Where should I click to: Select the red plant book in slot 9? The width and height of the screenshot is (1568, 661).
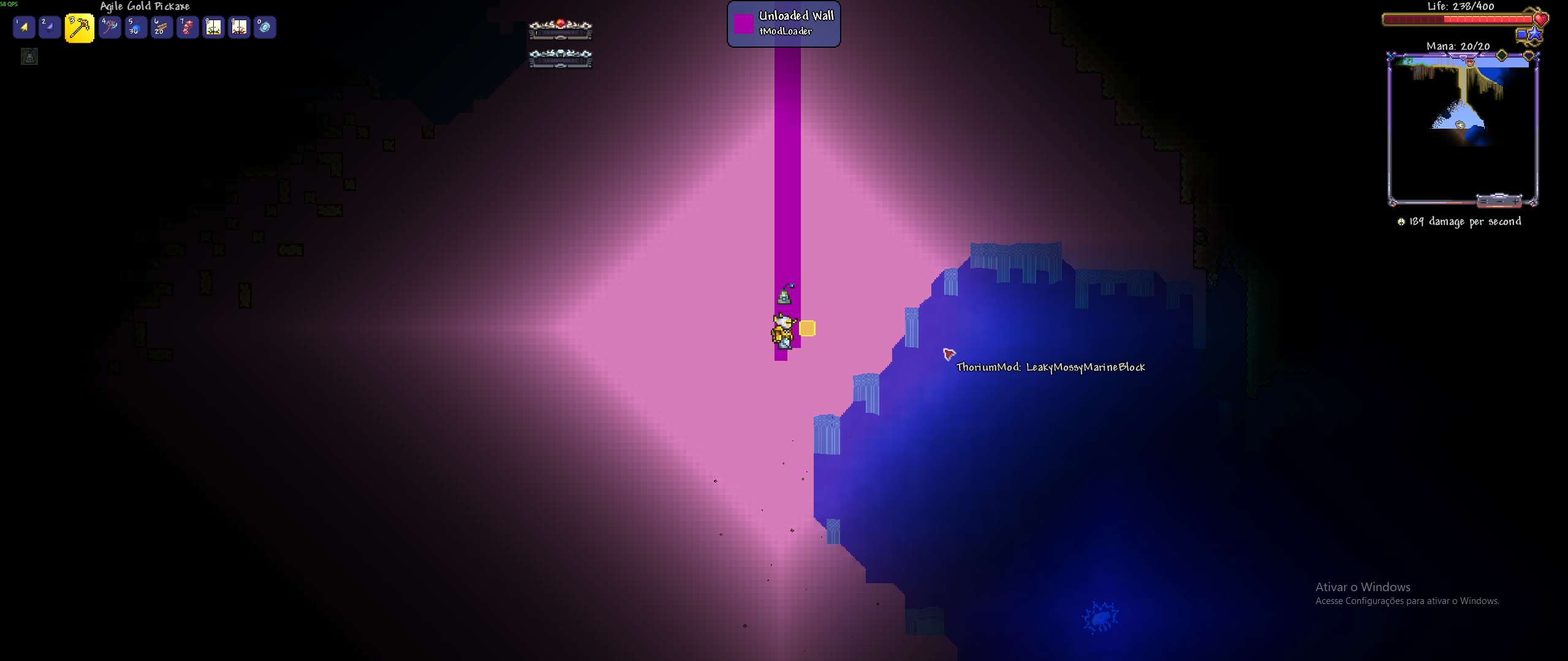pyautogui.click(x=239, y=27)
